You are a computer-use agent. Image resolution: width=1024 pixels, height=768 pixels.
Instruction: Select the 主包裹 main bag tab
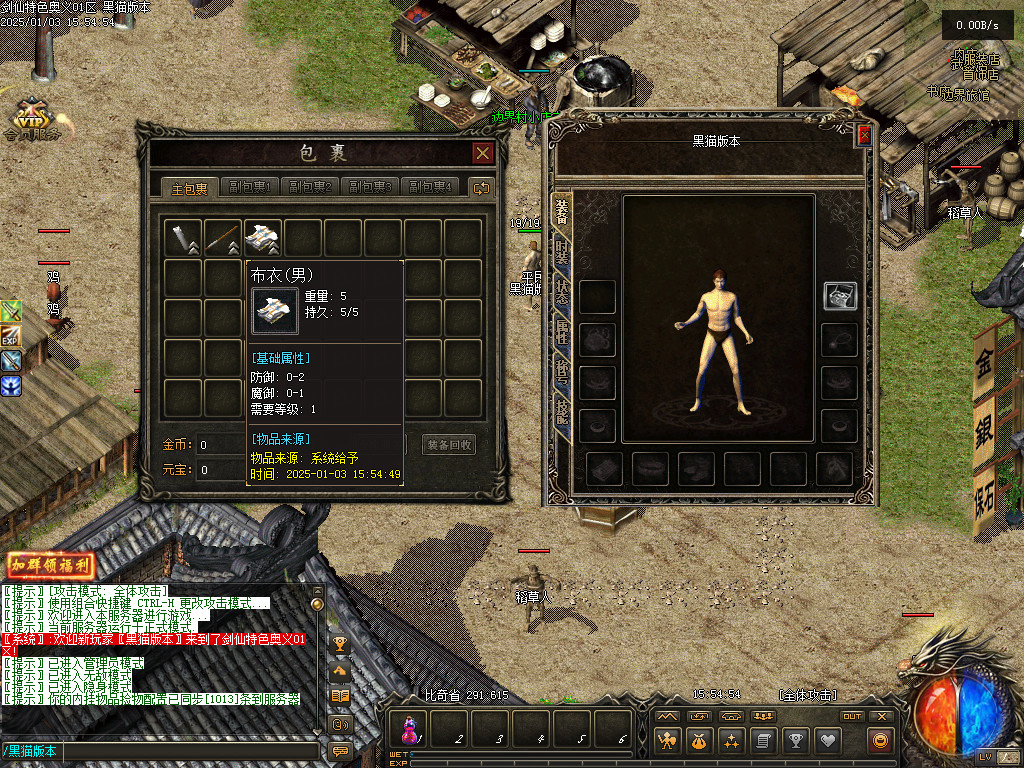point(190,187)
